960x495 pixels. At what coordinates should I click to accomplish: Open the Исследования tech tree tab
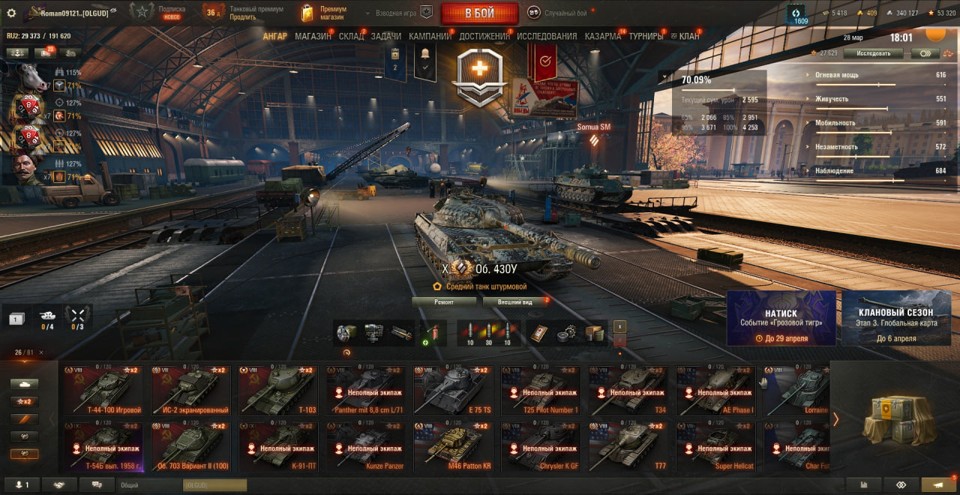click(x=546, y=36)
